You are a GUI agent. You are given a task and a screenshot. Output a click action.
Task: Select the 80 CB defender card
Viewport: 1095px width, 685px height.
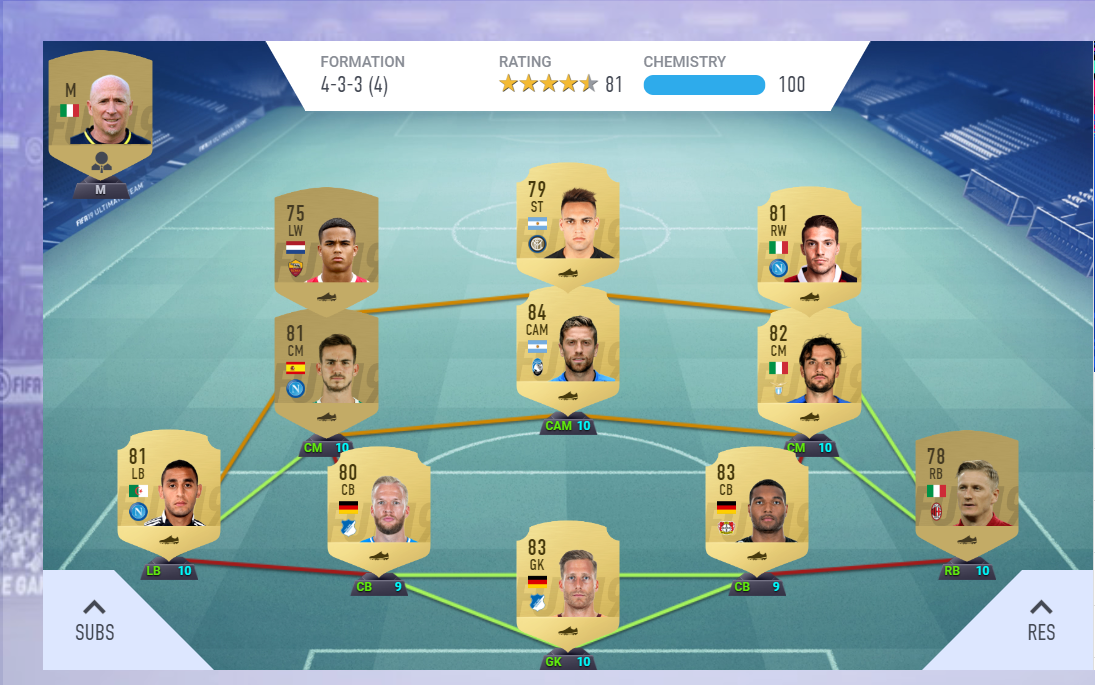click(x=379, y=505)
